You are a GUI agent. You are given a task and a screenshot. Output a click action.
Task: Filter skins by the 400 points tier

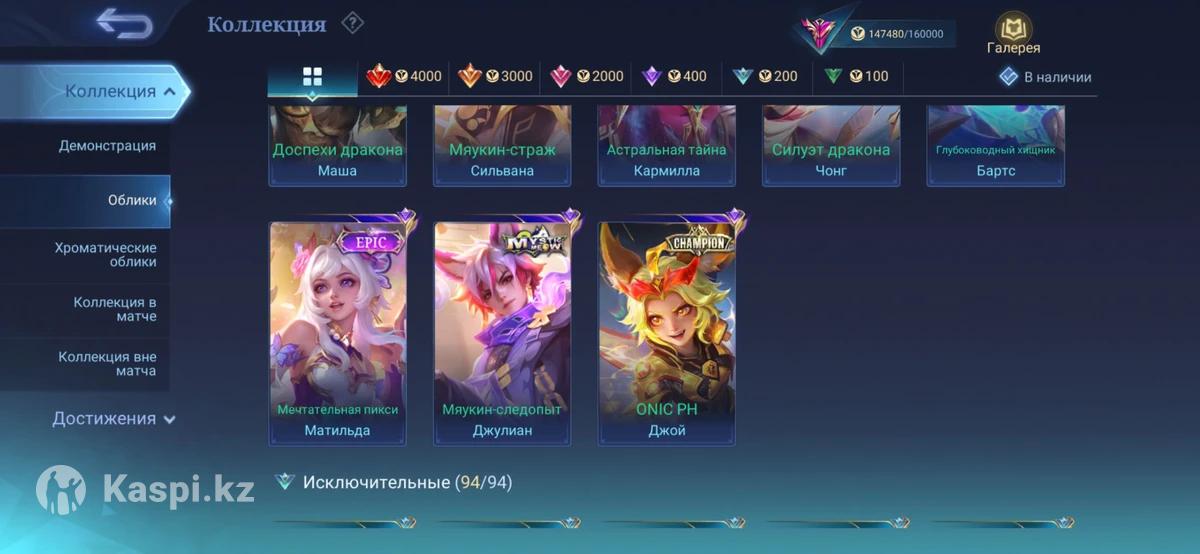pos(675,76)
